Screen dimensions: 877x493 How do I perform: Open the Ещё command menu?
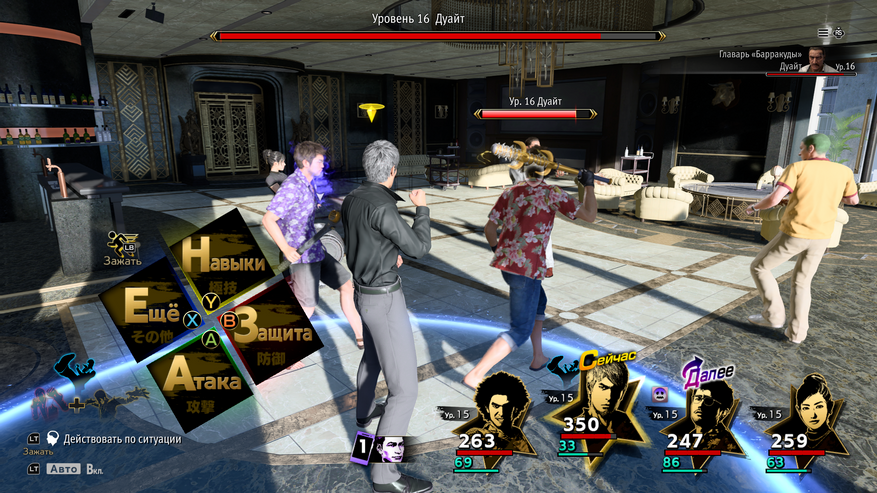(151, 308)
